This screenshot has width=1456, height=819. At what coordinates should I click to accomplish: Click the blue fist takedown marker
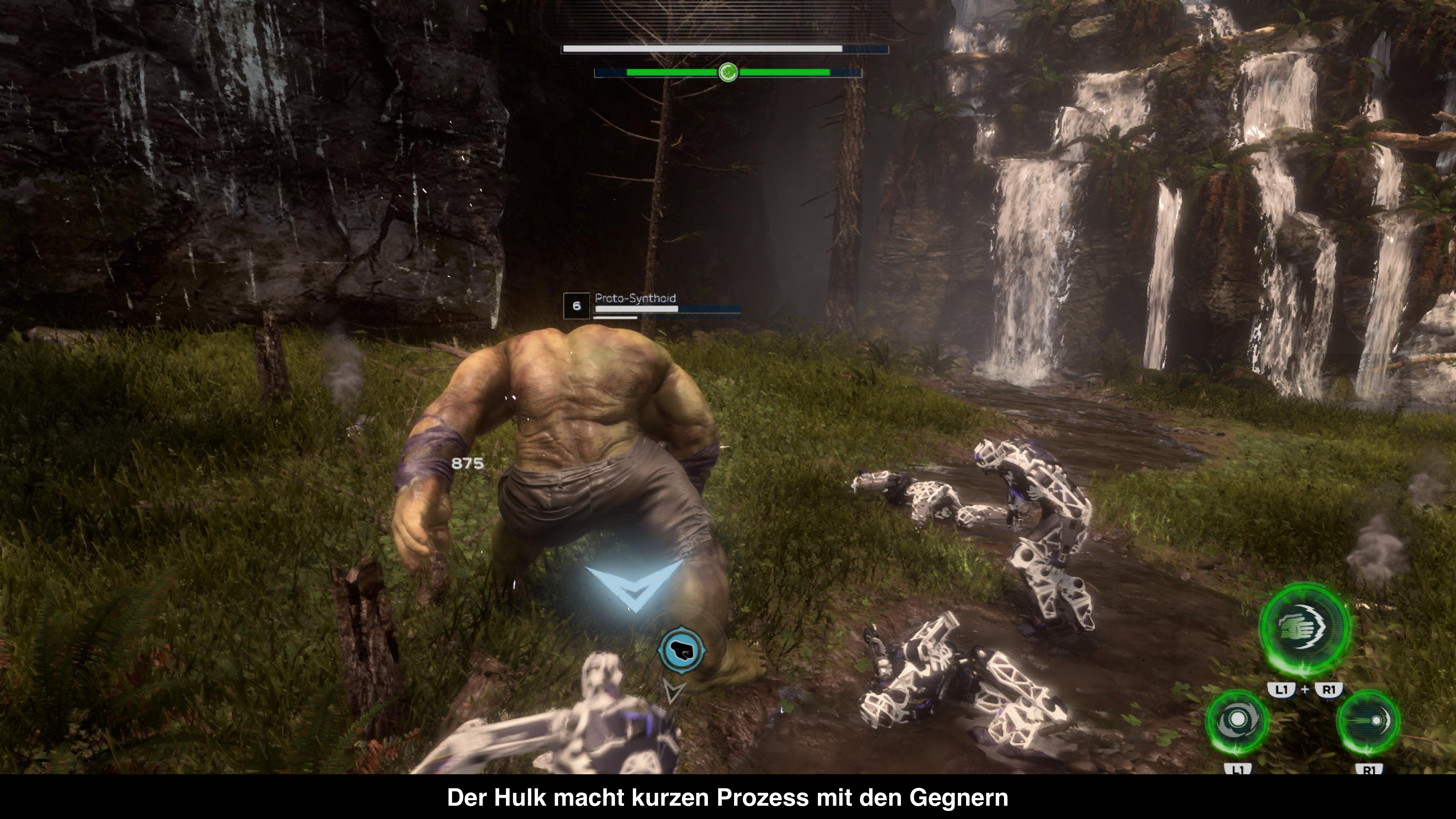(x=682, y=651)
